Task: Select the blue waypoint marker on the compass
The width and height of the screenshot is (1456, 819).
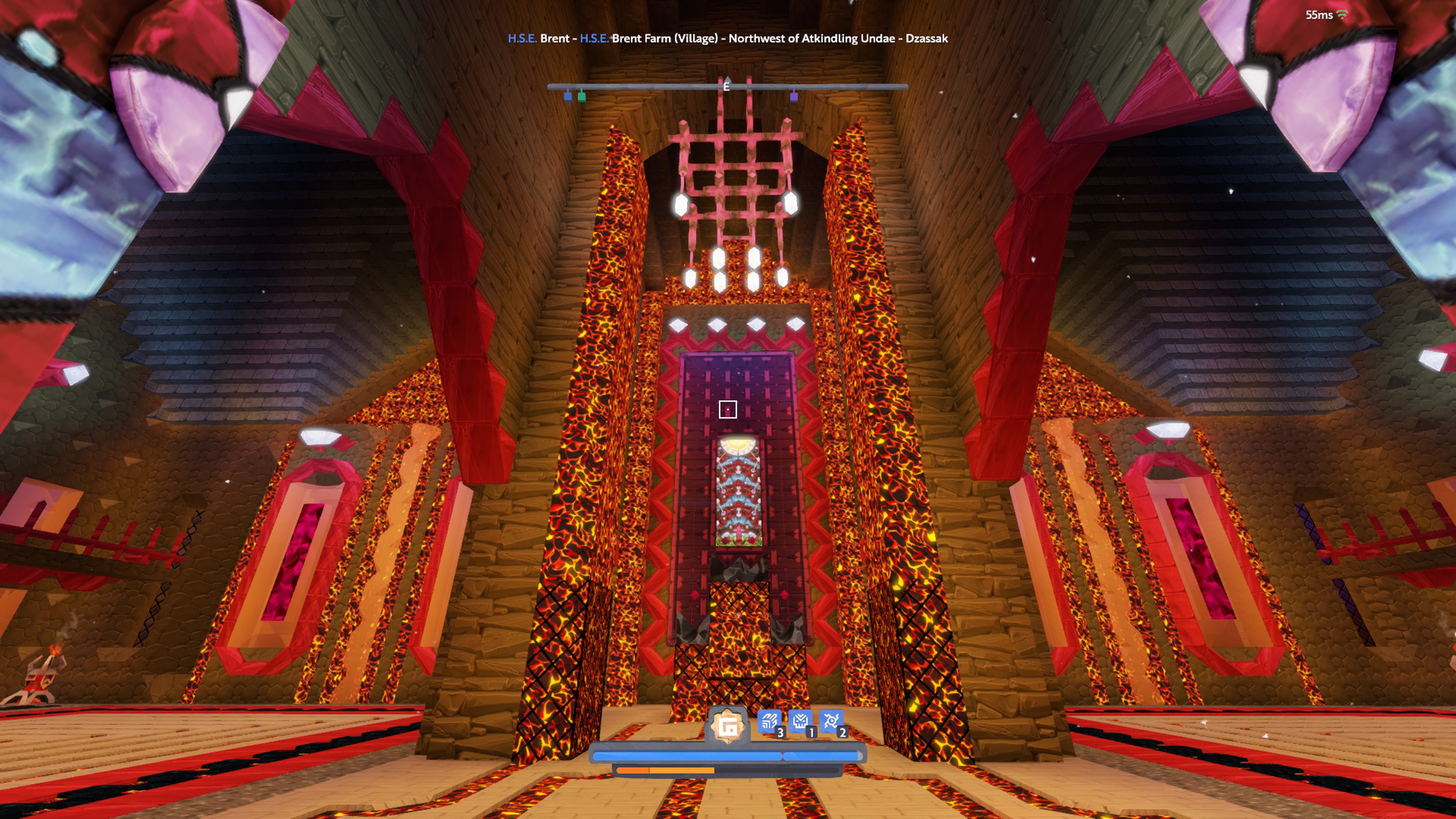Action: click(x=569, y=97)
